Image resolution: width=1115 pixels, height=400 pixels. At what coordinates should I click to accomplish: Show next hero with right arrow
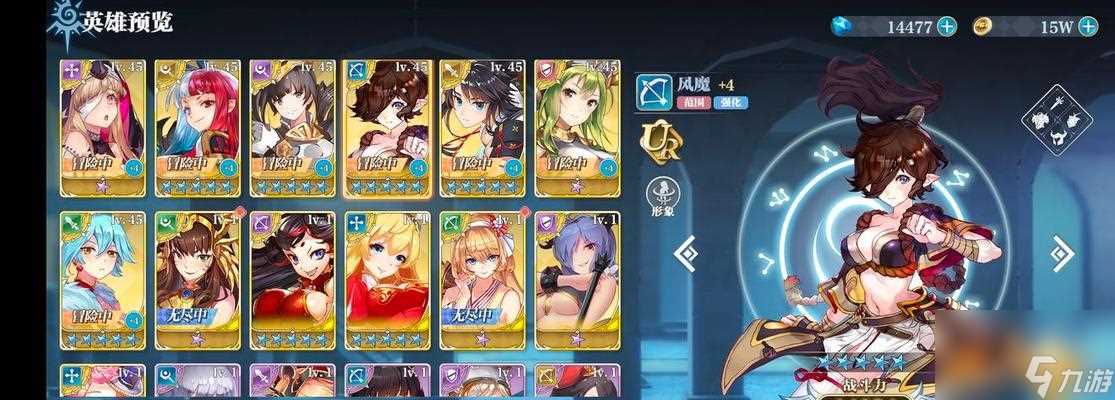pyautogui.click(x=1061, y=253)
